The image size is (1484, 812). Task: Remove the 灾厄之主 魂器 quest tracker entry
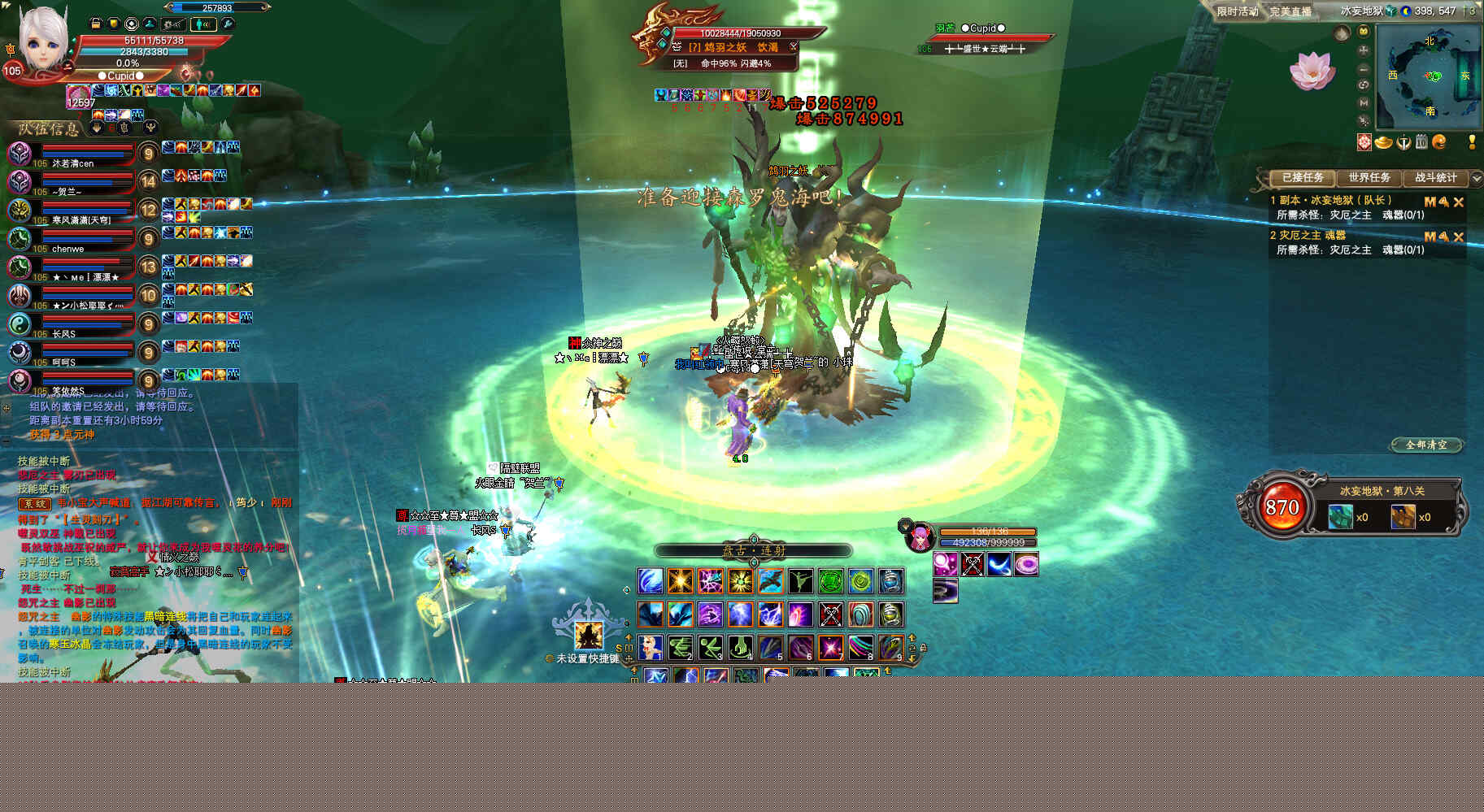pyautogui.click(x=1458, y=237)
